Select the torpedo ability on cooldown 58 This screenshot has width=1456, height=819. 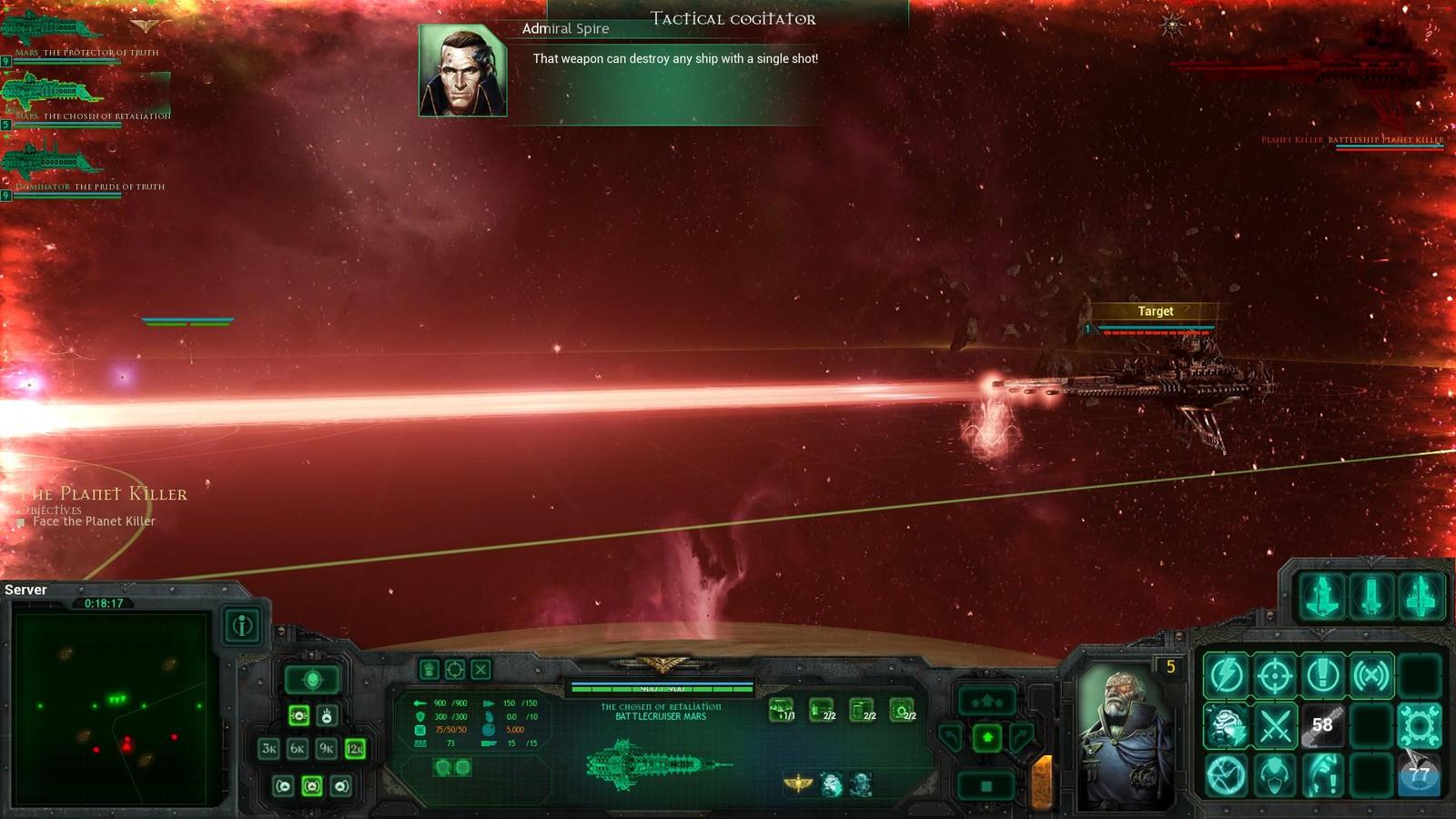pos(1322,725)
